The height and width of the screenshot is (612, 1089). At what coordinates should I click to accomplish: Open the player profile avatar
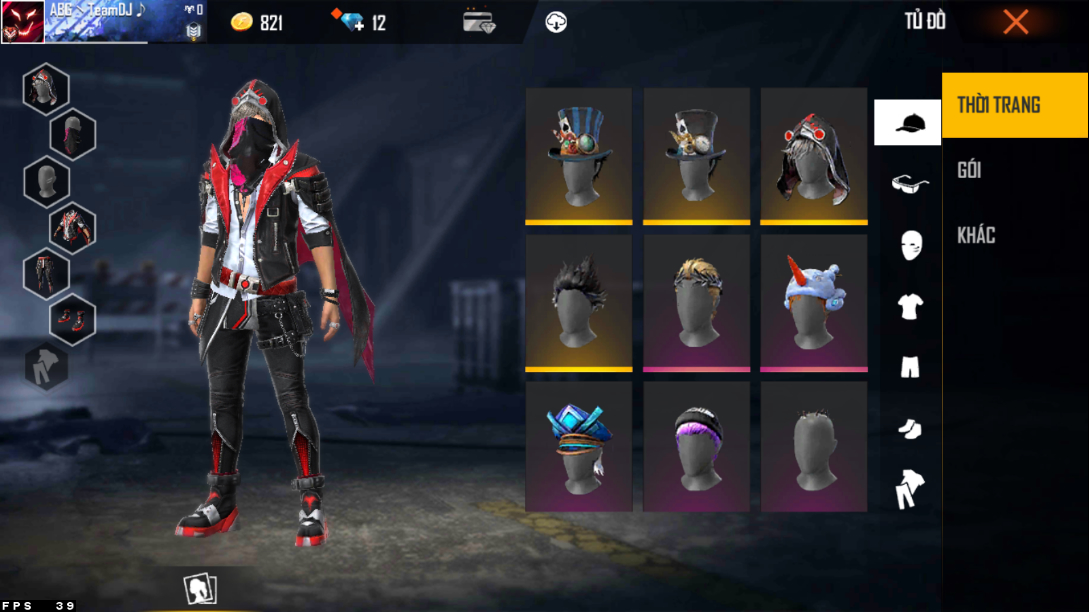(22, 22)
